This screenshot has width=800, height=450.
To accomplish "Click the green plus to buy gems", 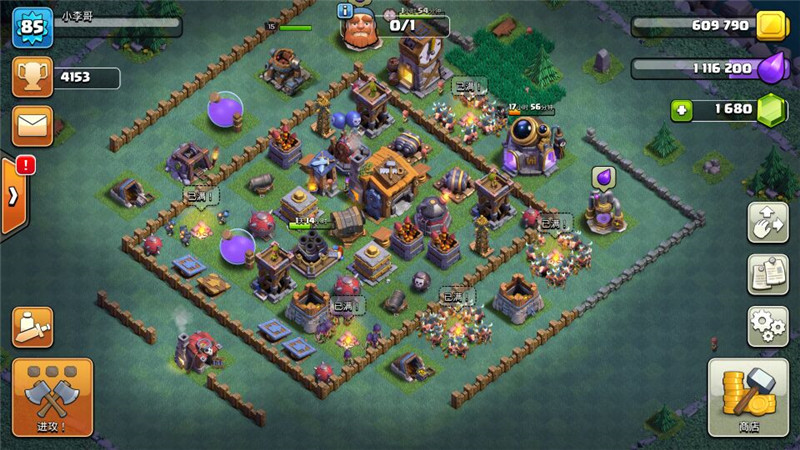I will 683,110.
